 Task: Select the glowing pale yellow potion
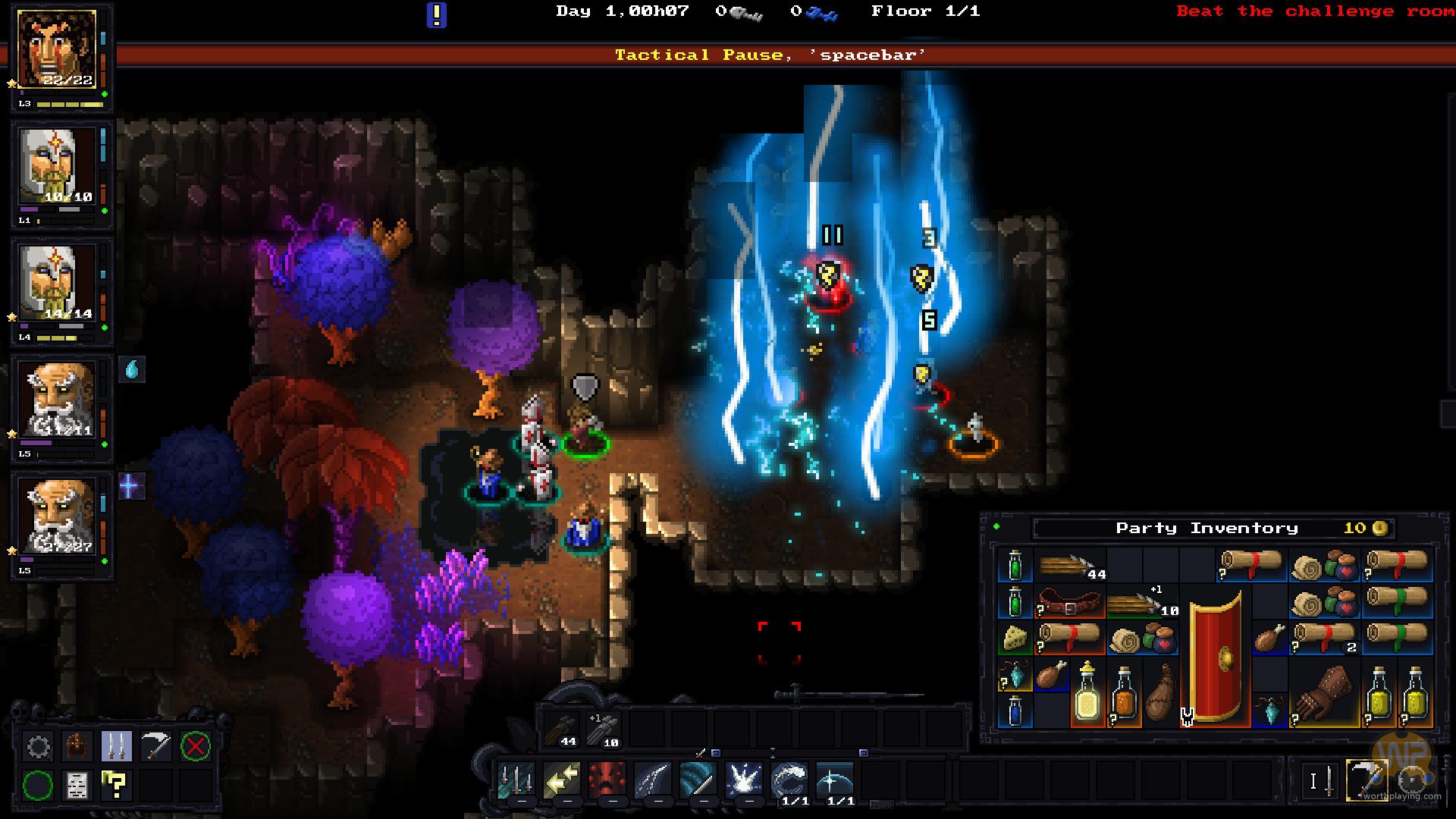[x=1087, y=694]
